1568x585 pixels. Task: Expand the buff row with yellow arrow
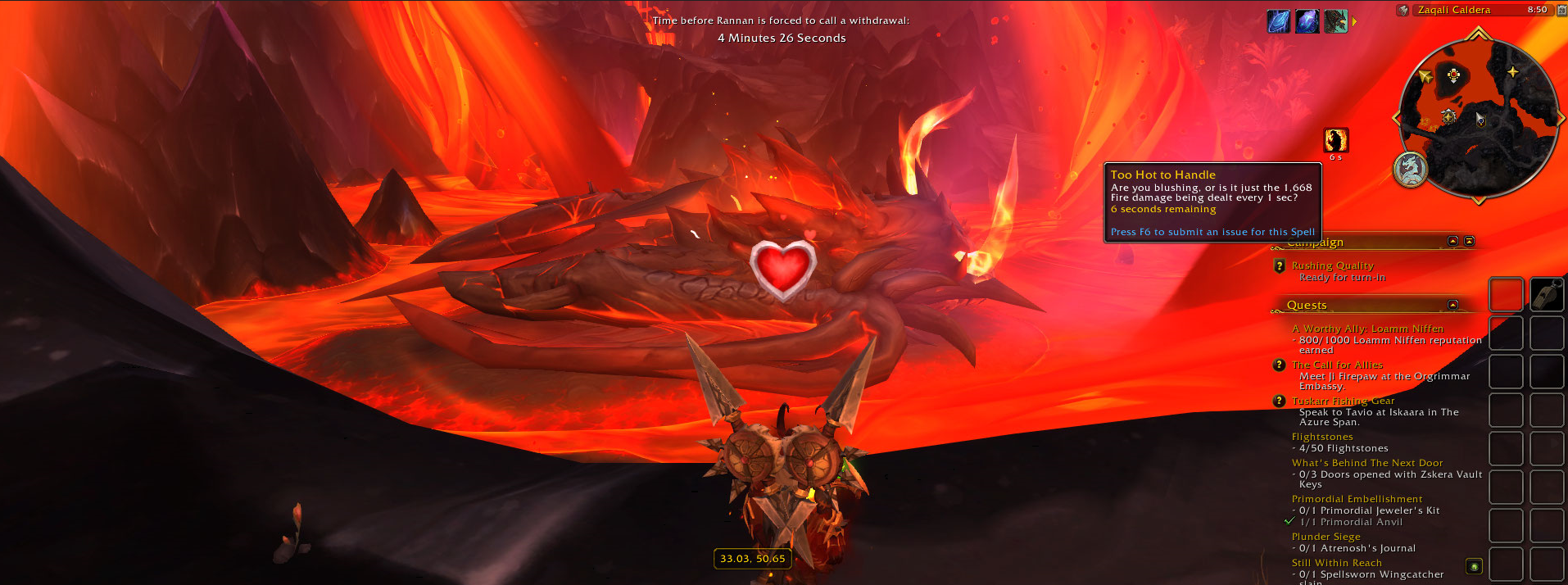coord(1354,22)
